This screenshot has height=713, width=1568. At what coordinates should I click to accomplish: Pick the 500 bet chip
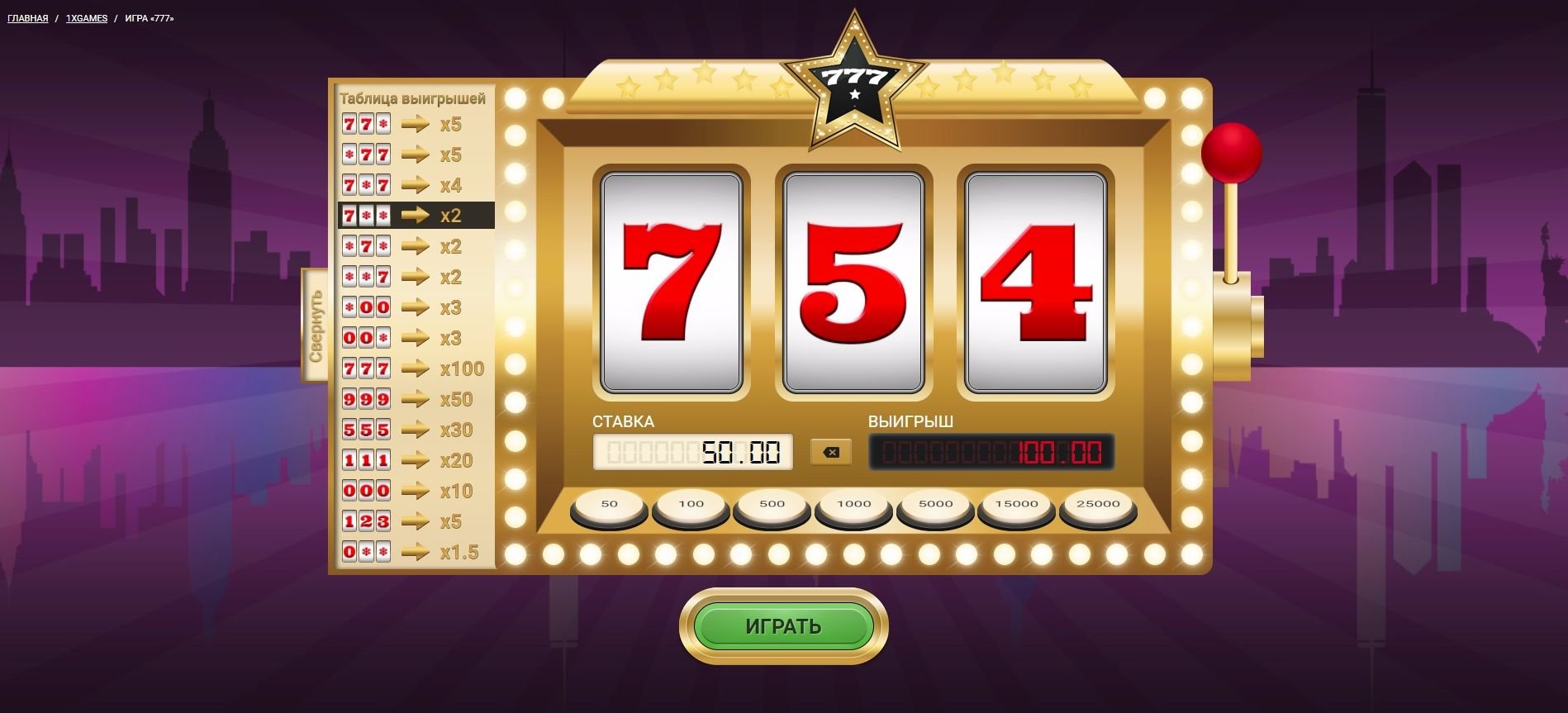point(772,504)
